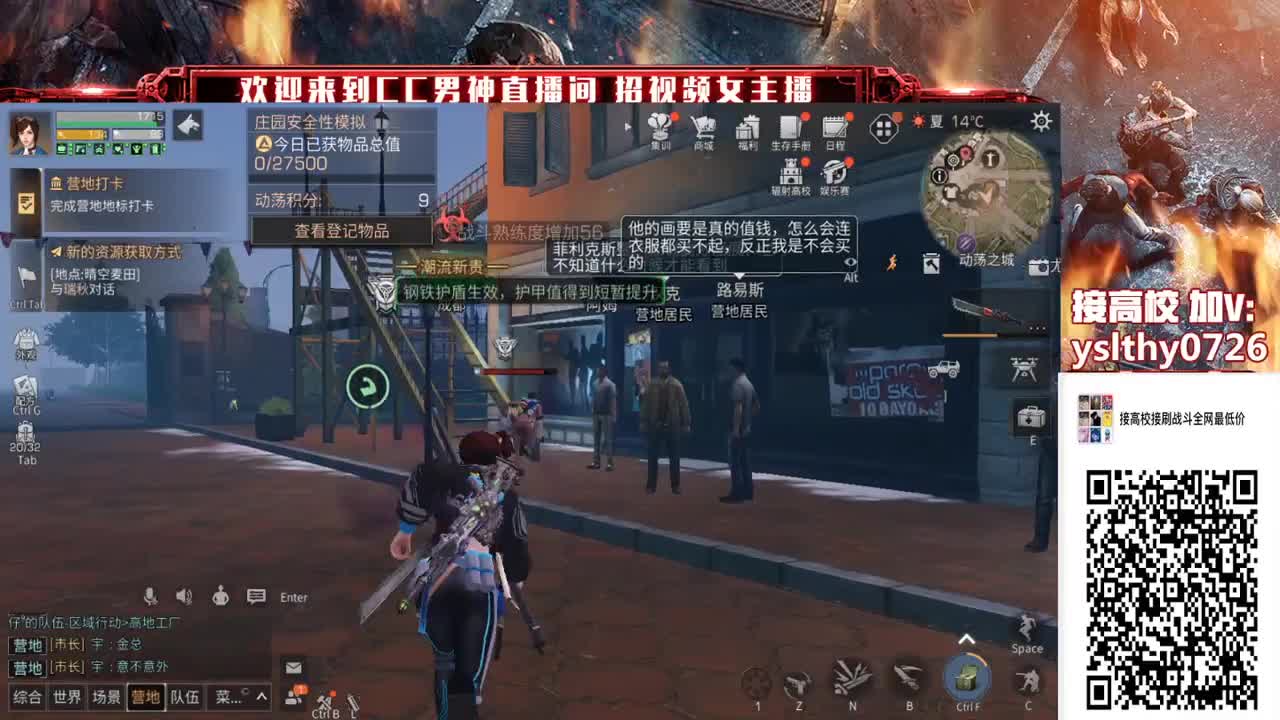This screenshot has height=720, width=1280.
Task: Open the 生存手册 survival manual icon
Action: click(x=788, y=128)
